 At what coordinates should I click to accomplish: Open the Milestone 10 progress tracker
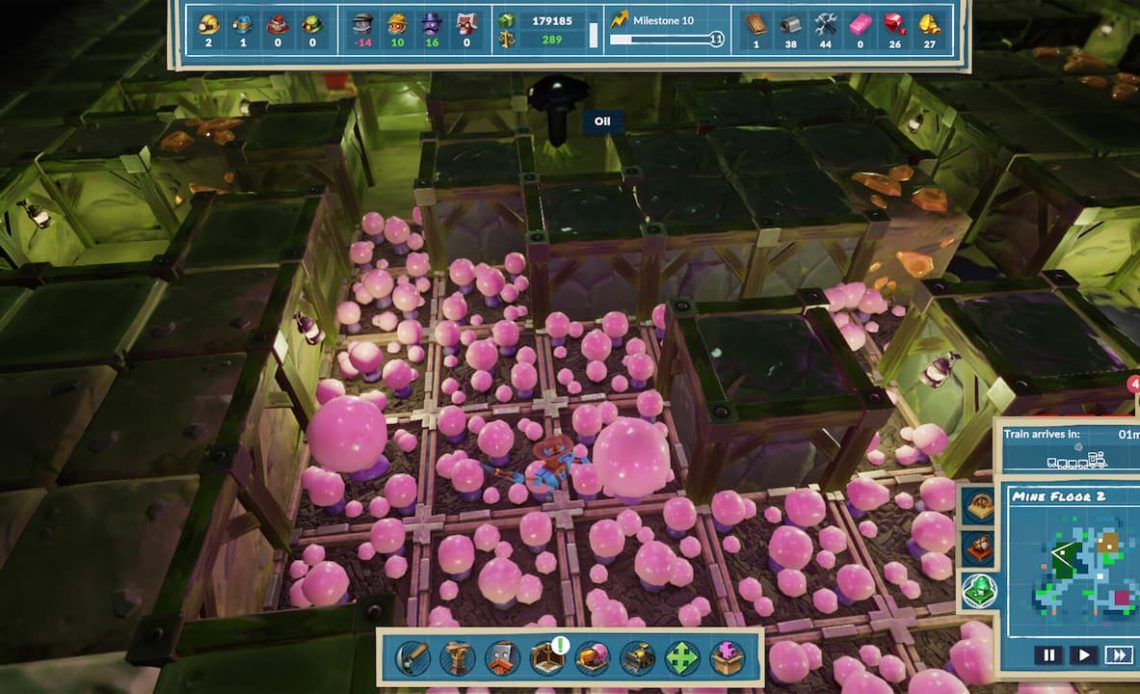point(665,28)
